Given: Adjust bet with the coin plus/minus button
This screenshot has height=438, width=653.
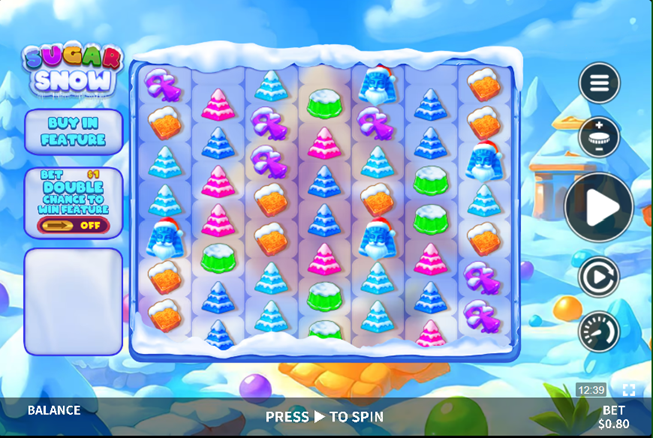Looking at the screenshot, I should point(599,138).
